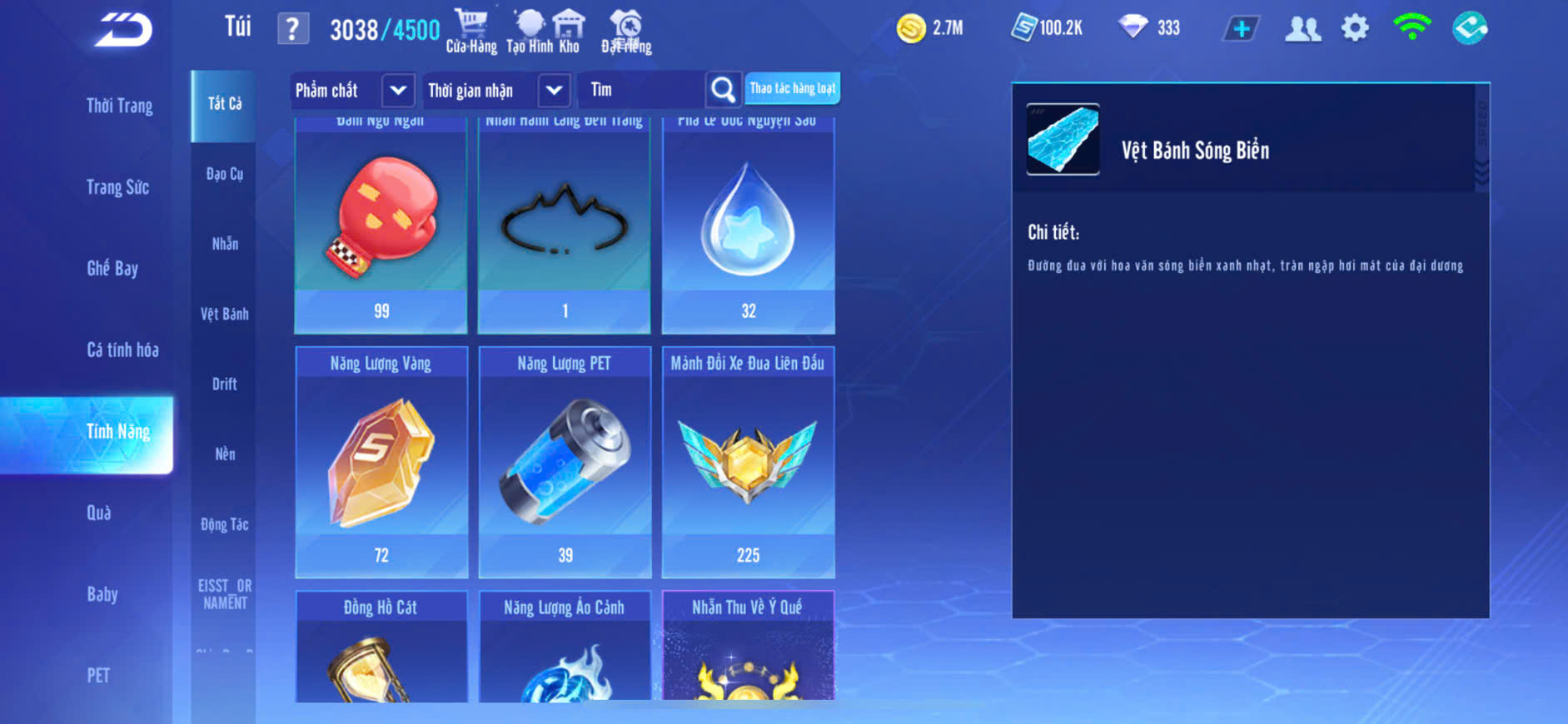Select the Vệt Bánh sub-tab
Screen dimensions: 1568x724
224,314
